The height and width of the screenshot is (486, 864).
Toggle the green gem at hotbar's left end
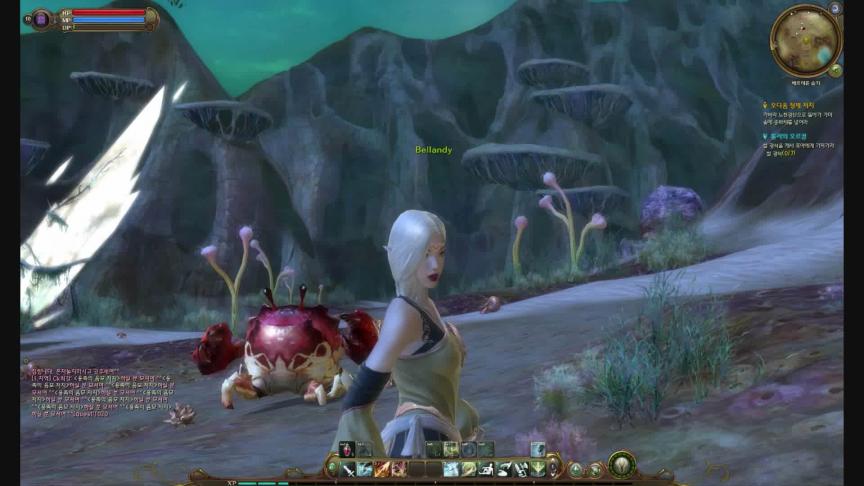[x=332, y=467]
